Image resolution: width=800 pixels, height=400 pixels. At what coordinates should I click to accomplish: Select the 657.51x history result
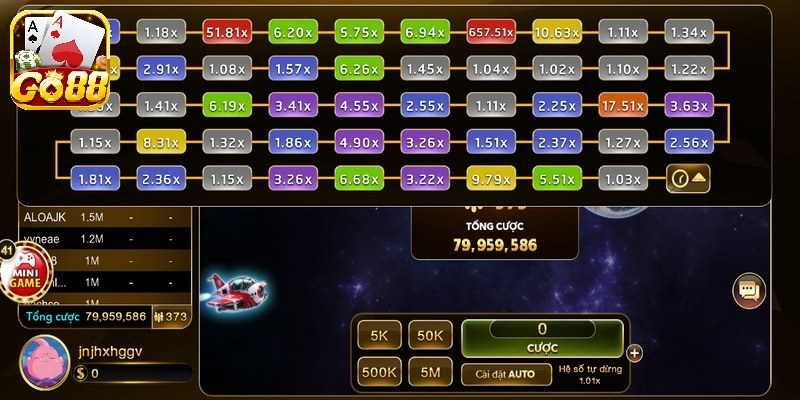pos(490,33)
